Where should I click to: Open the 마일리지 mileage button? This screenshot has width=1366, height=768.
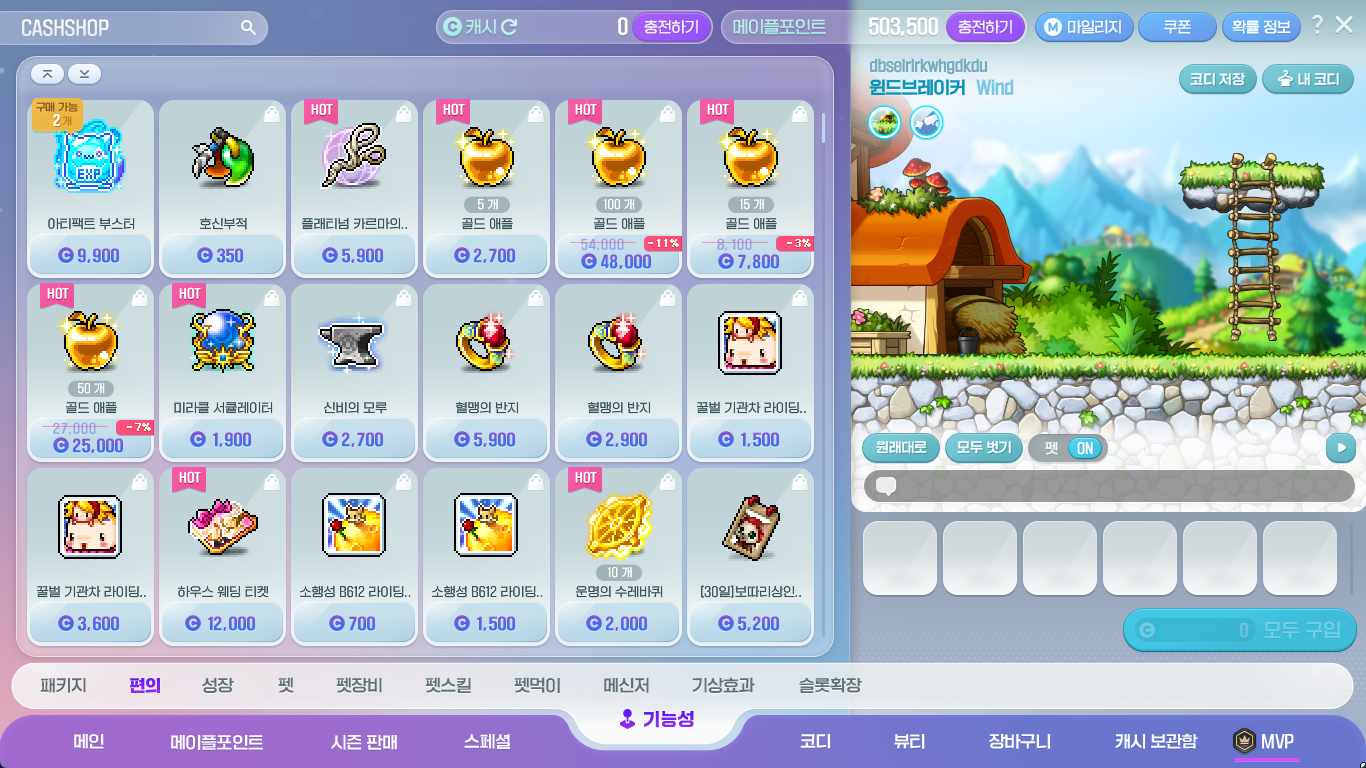pyautogui.click(x=1084, y=27)
